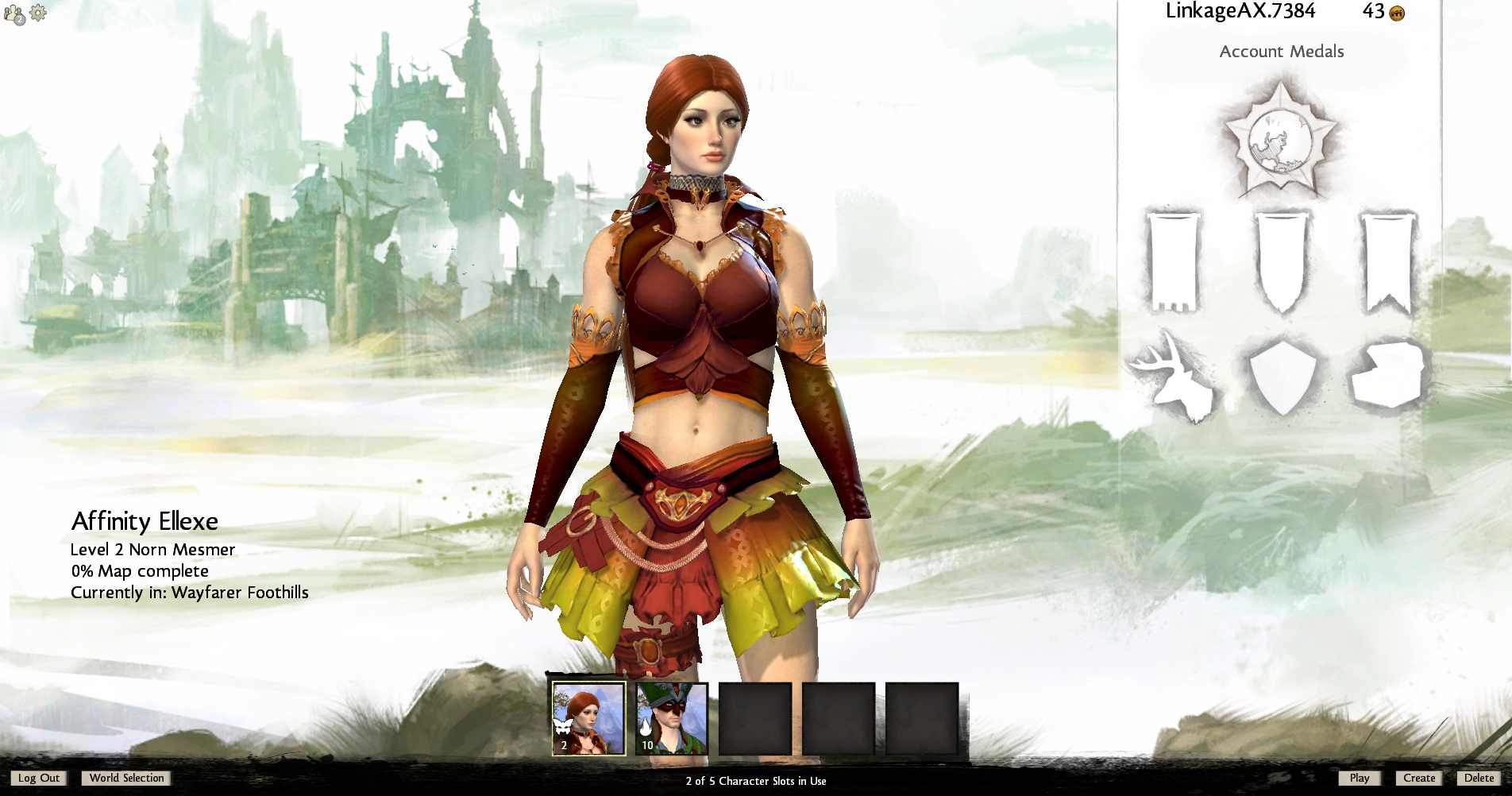Open World Selection

click(x=126, y=779)
